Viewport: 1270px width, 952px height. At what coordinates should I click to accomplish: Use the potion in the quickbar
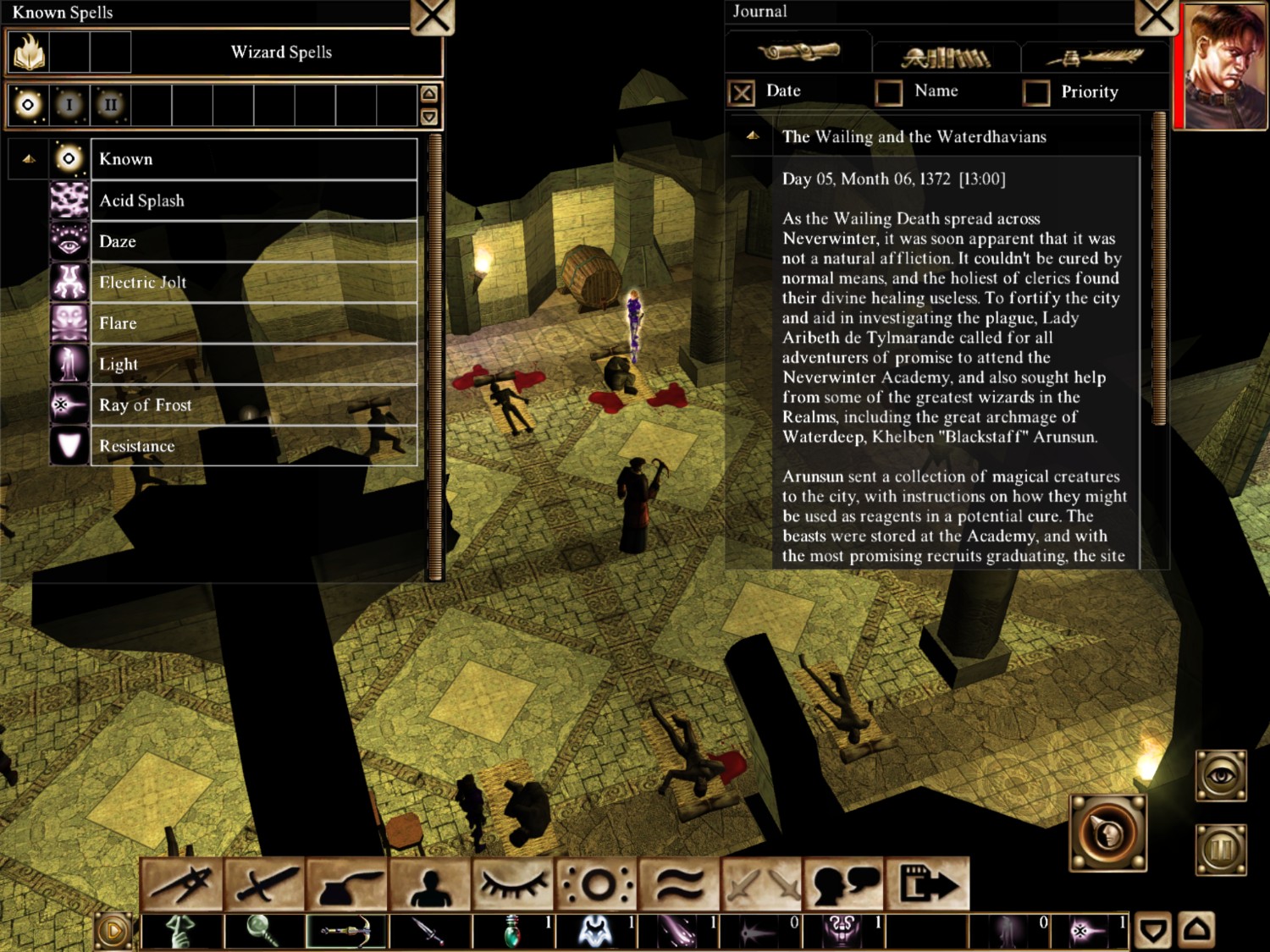click(x=513, y=931)
